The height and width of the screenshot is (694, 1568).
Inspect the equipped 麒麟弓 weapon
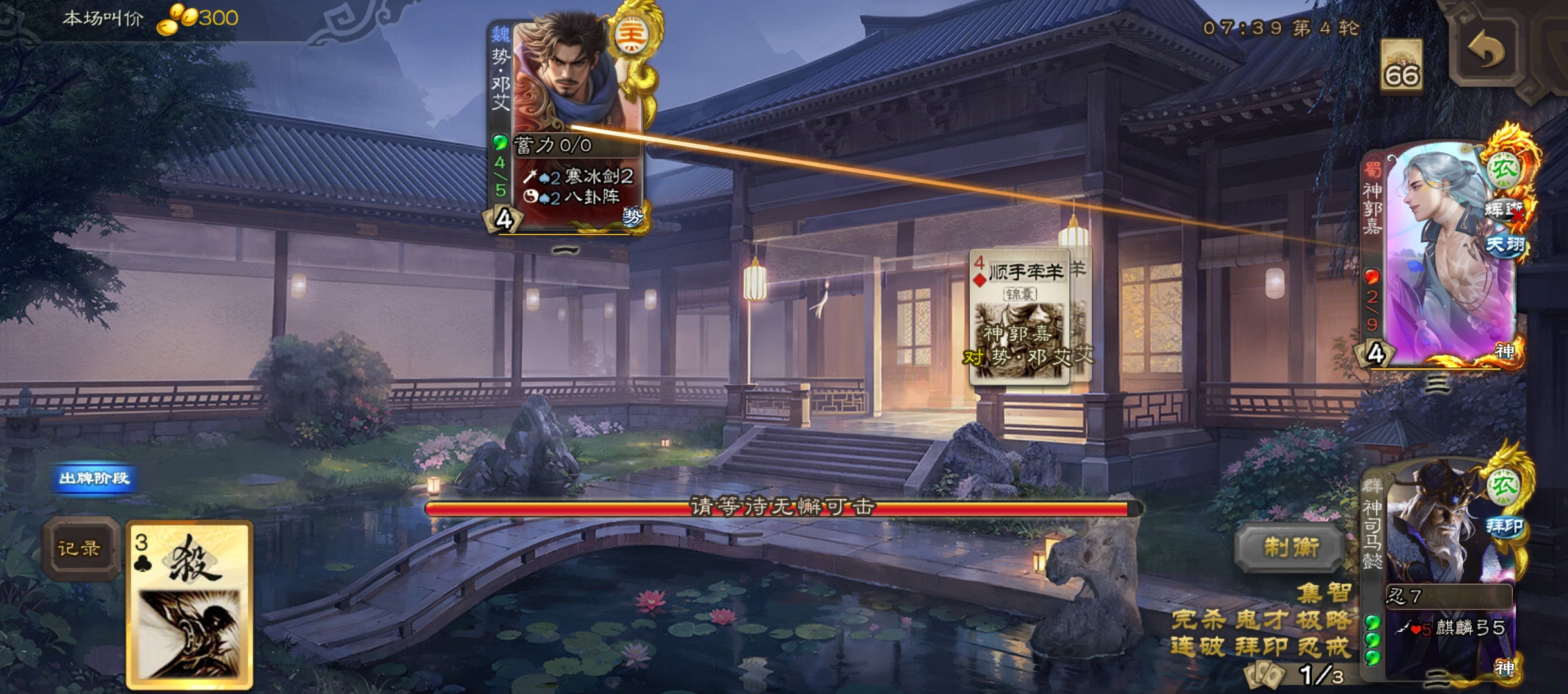[1451, 628]
